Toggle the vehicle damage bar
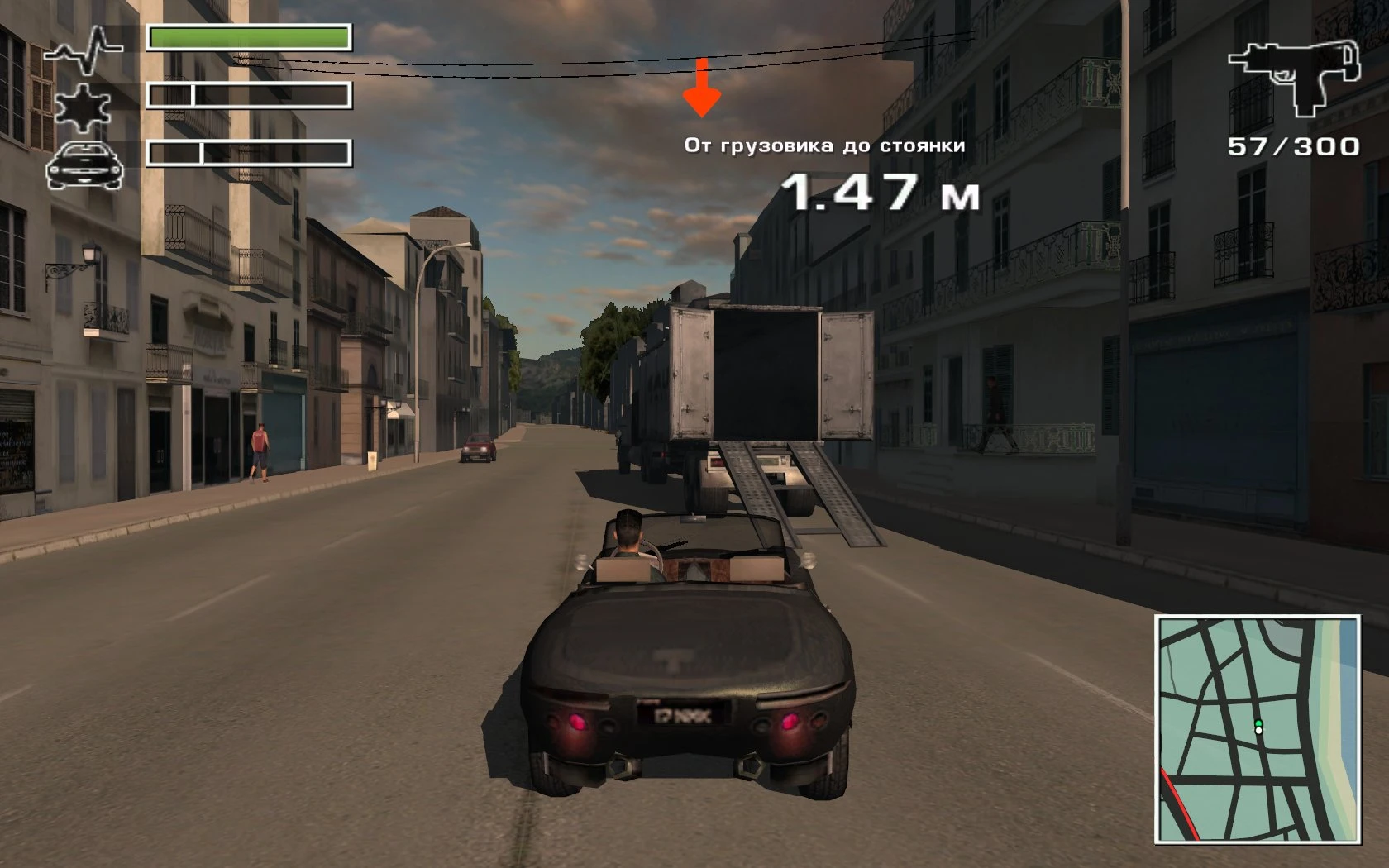The width and height of the screenshot is (1389, 868). pos(248,153)
